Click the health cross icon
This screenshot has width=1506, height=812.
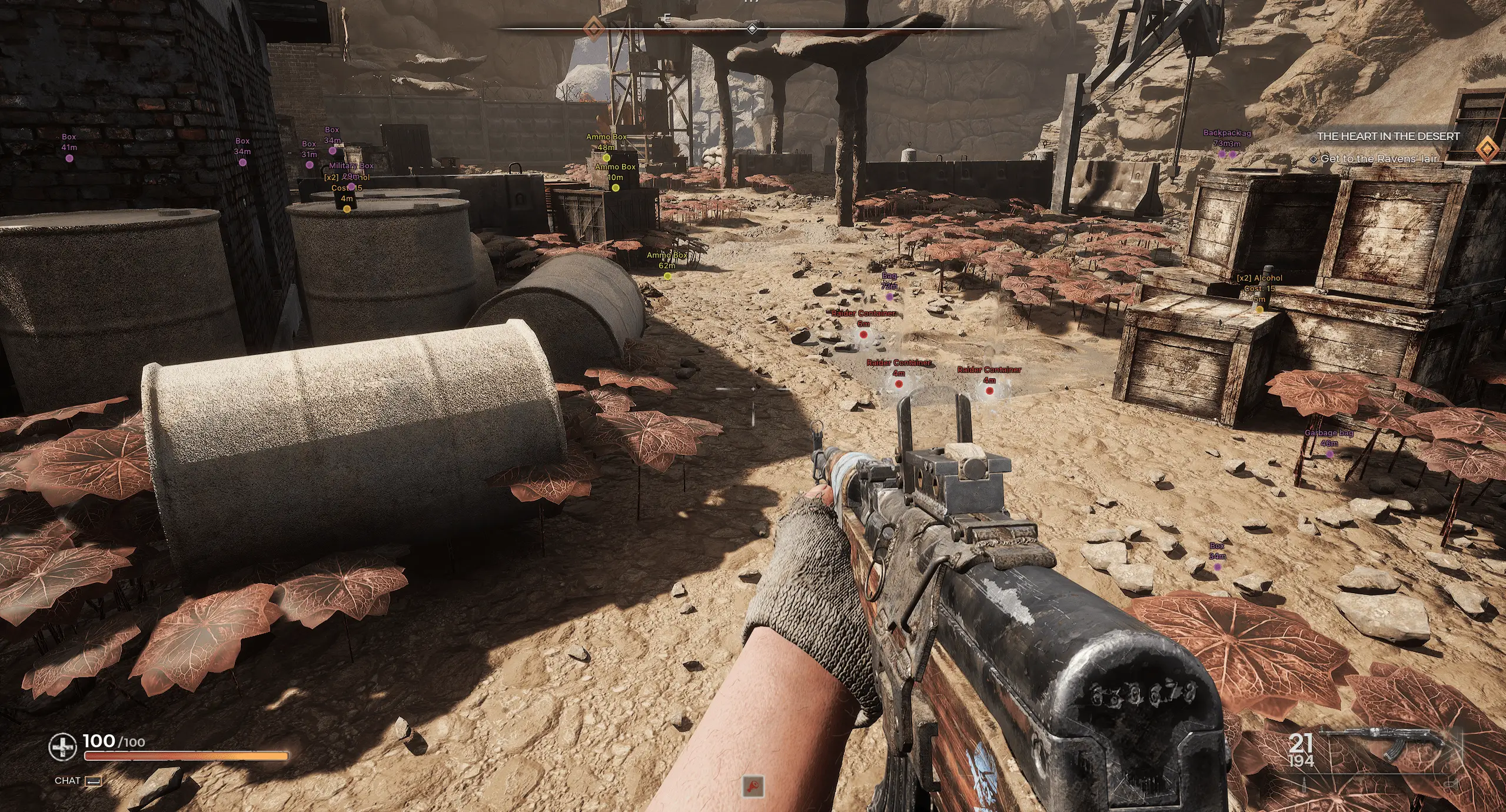click(62, 747)
